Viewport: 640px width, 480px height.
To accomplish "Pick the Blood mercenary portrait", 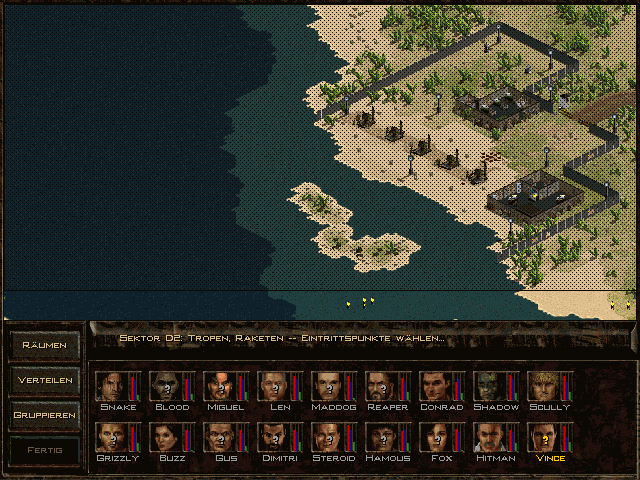I will [x=166, y=386].
